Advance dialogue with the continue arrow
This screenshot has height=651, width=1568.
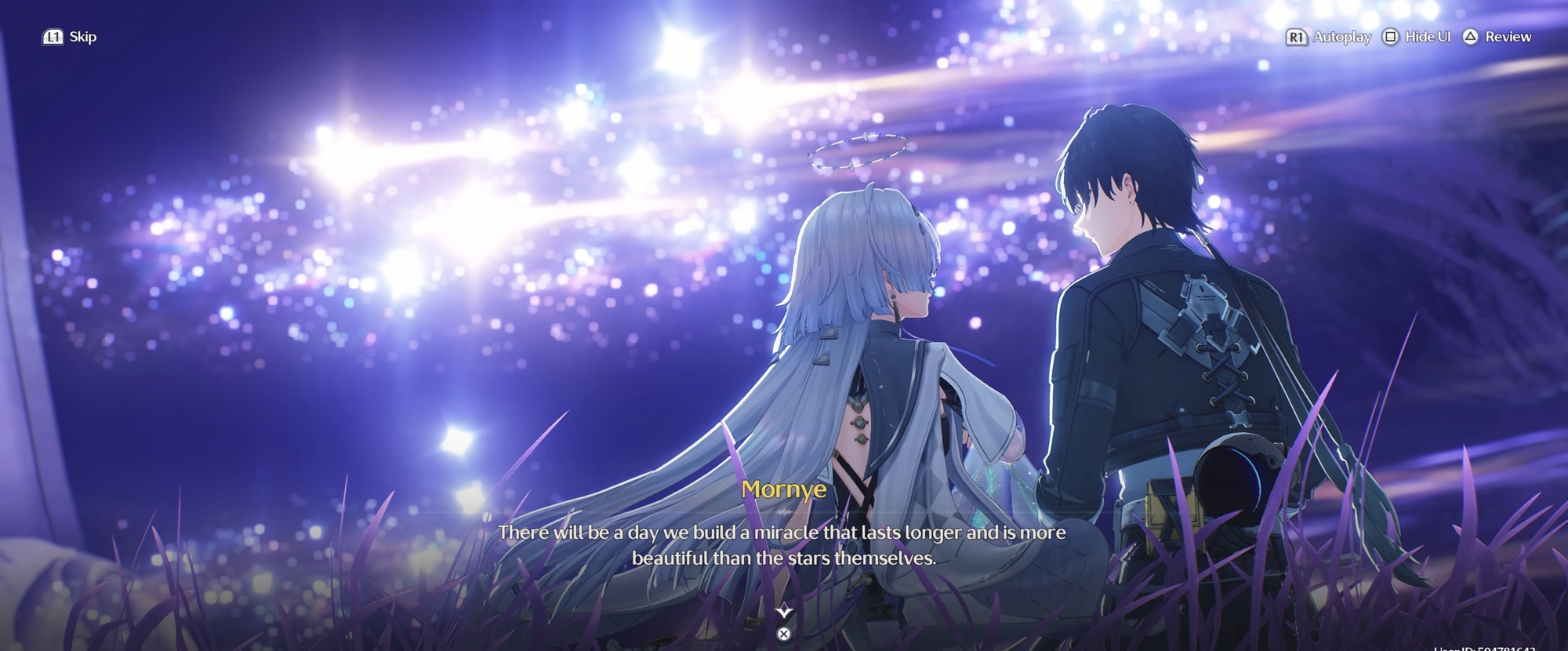pos(783,613)
